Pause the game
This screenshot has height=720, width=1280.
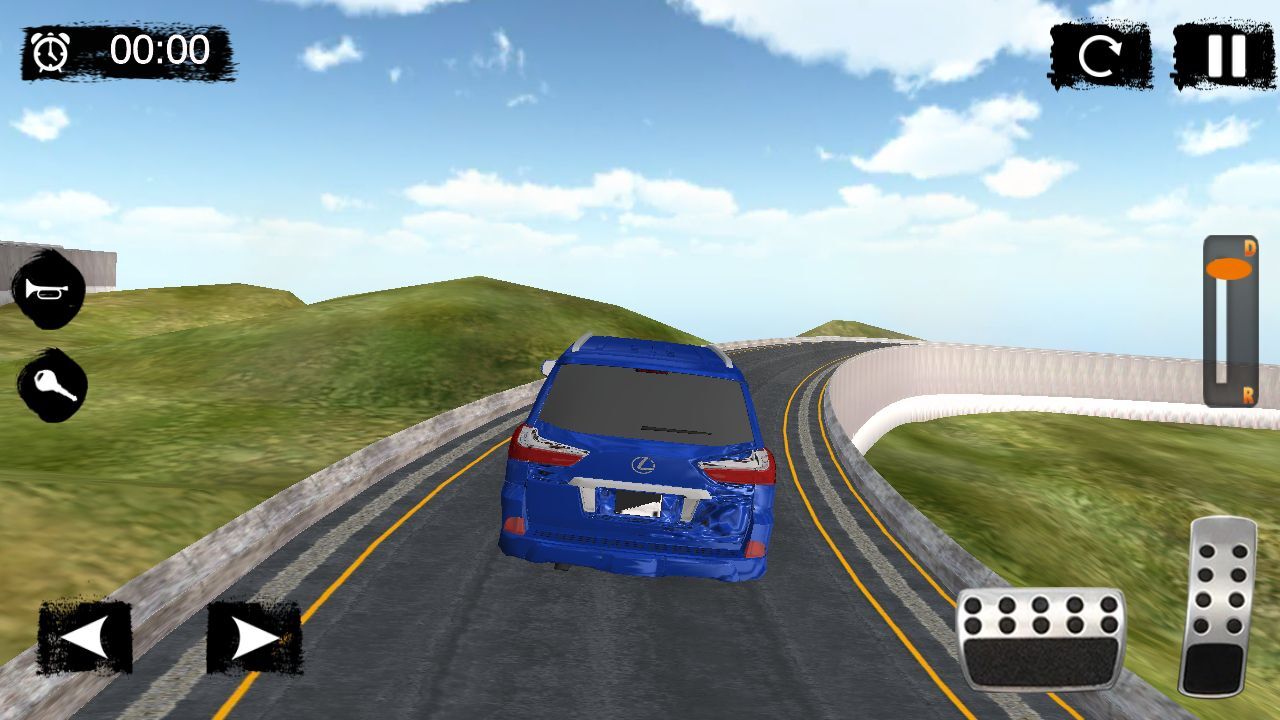pos(1223,56)
